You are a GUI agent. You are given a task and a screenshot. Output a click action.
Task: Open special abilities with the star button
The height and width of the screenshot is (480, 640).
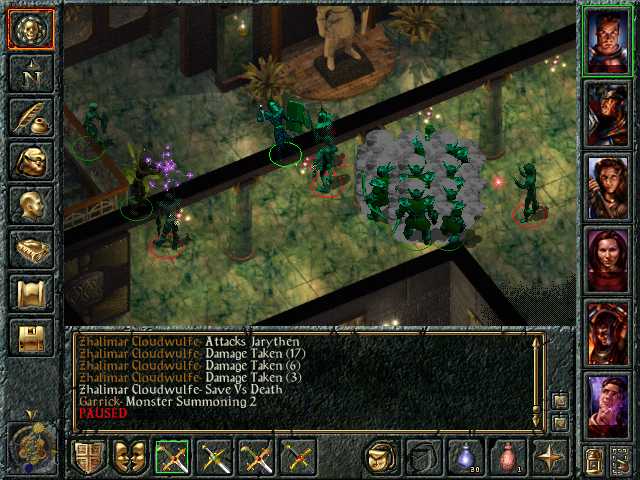tap(549, 457)
